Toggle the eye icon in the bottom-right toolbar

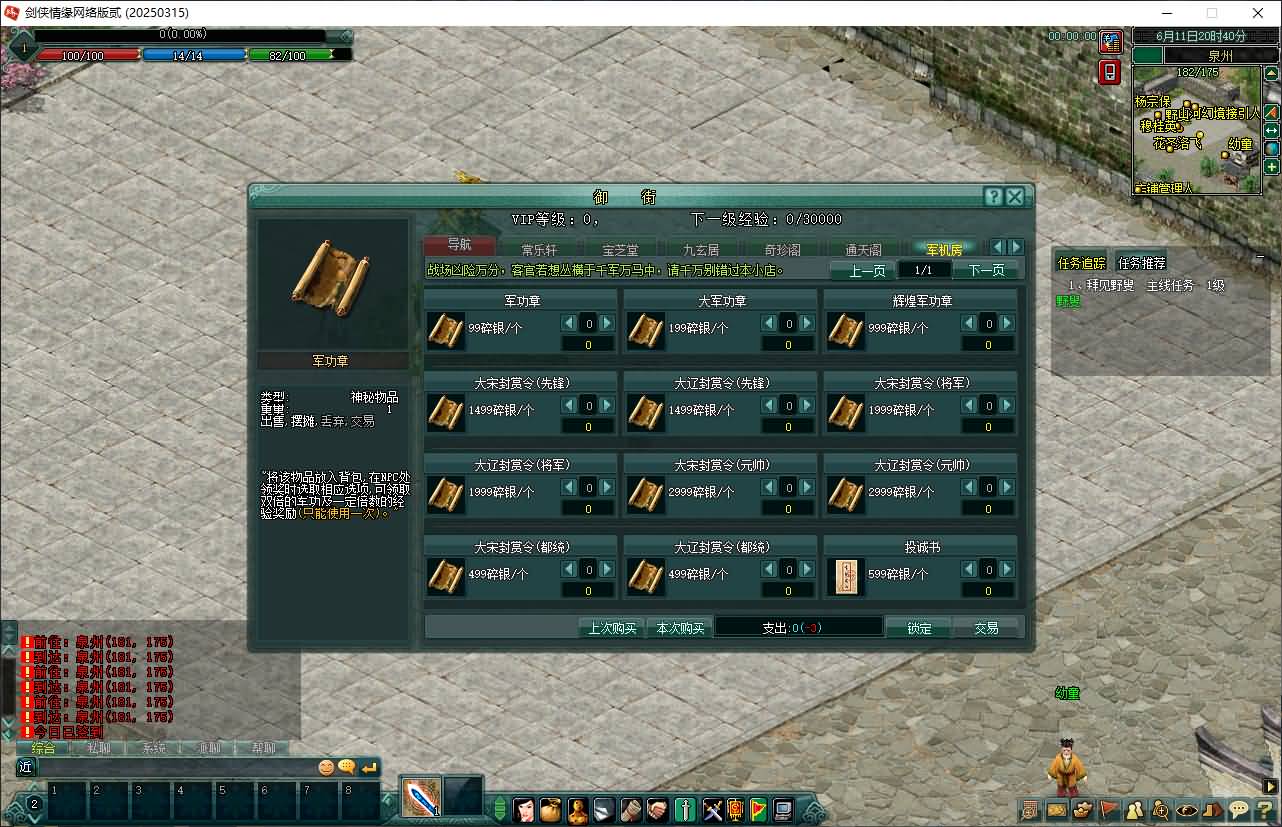1185,811
